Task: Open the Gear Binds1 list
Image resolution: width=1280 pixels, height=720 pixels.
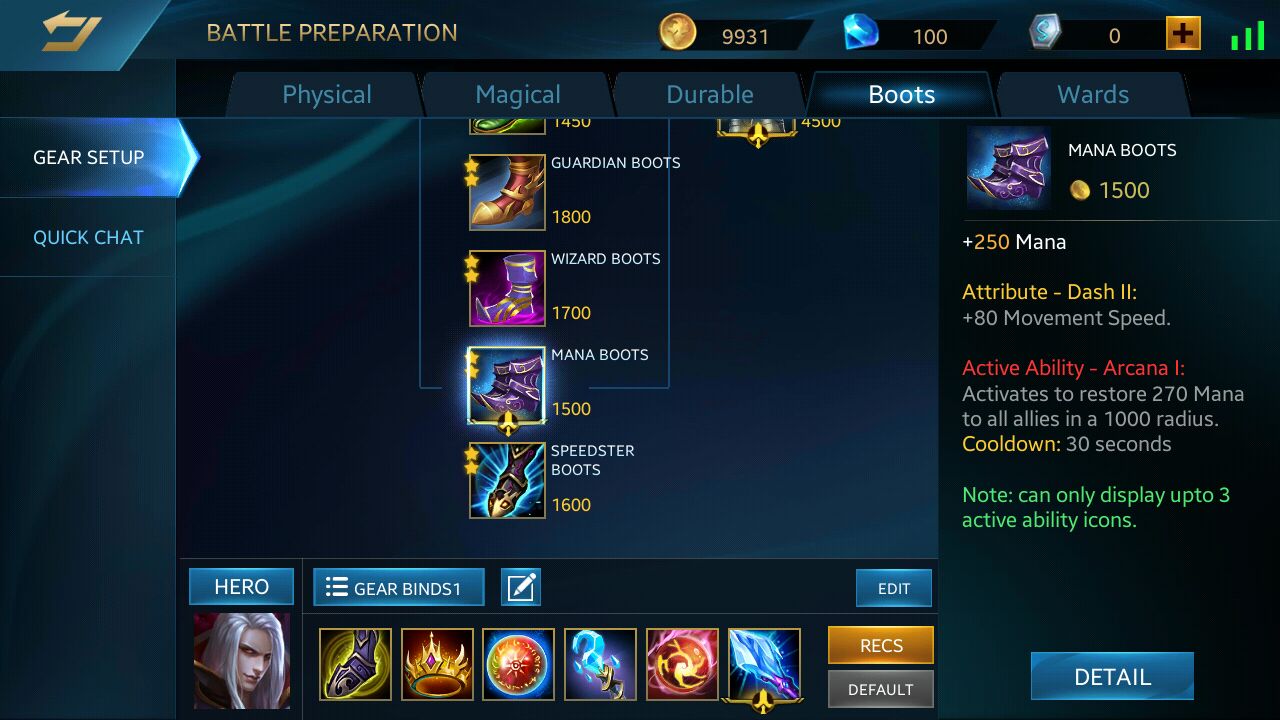Action: pyautogui.click(x=398, y=588)
